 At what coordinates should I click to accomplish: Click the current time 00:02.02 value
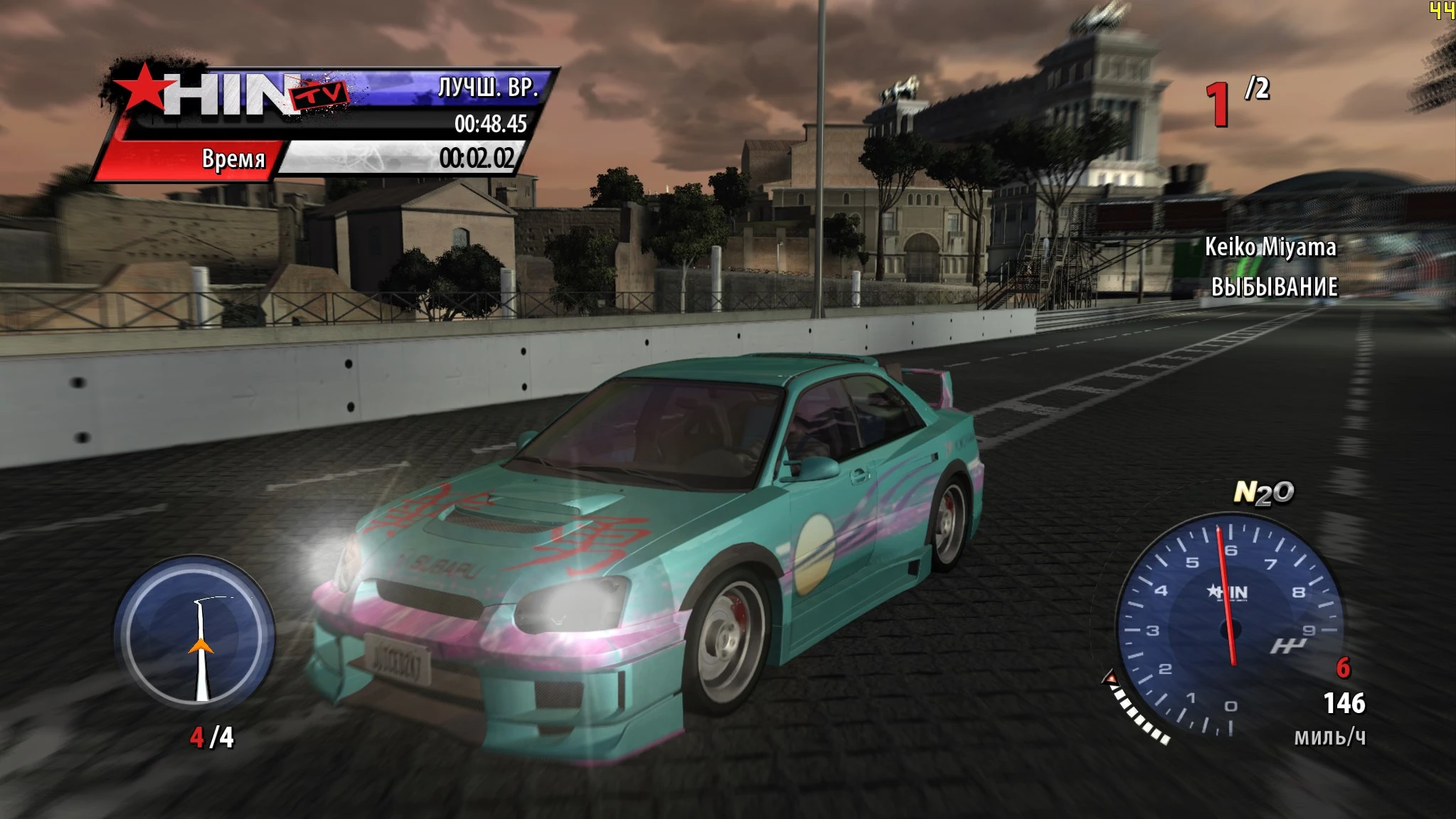(477, 158)
